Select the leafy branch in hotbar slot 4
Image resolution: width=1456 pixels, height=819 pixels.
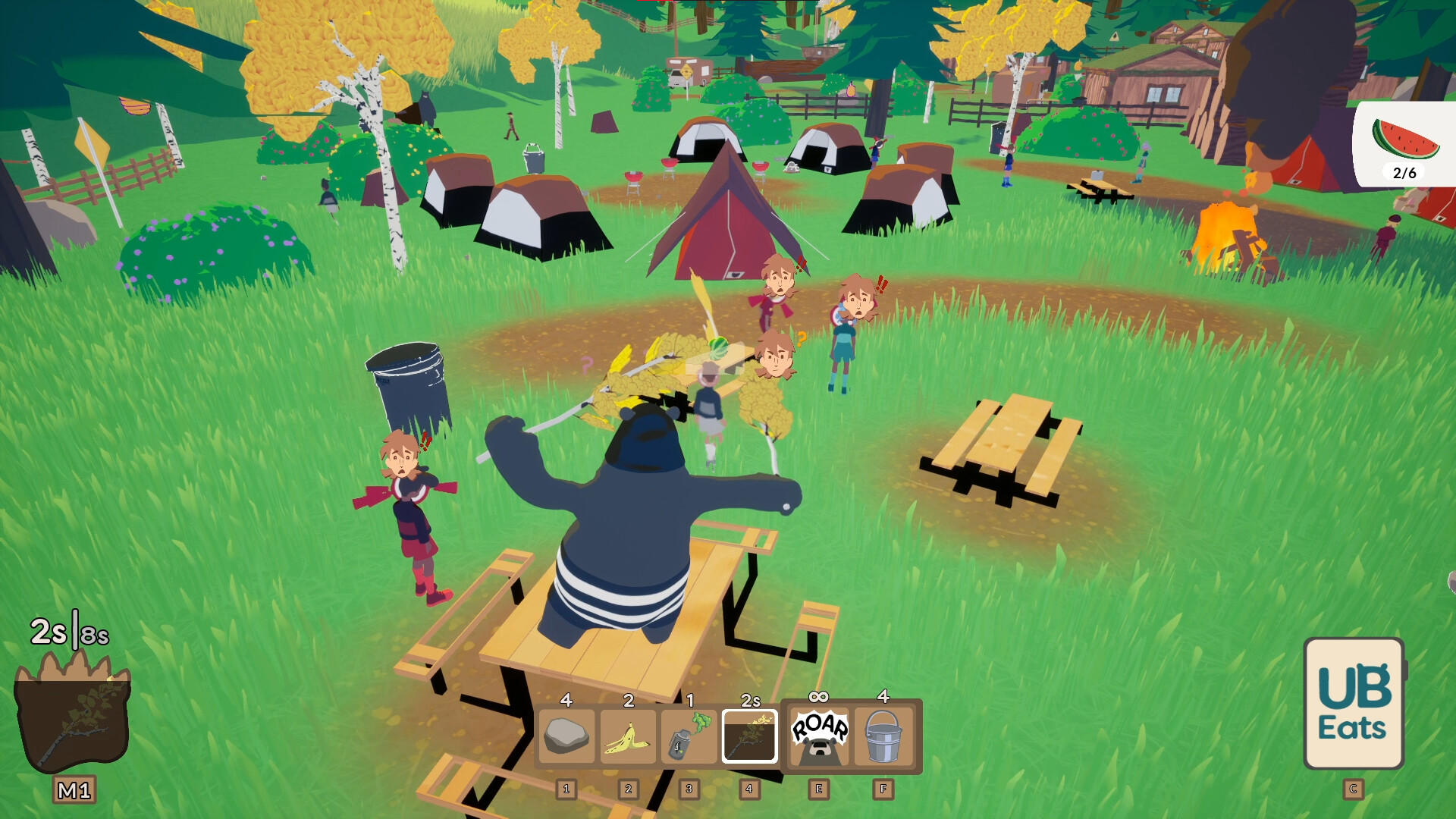pyautogui.click(x=750, y=736)
